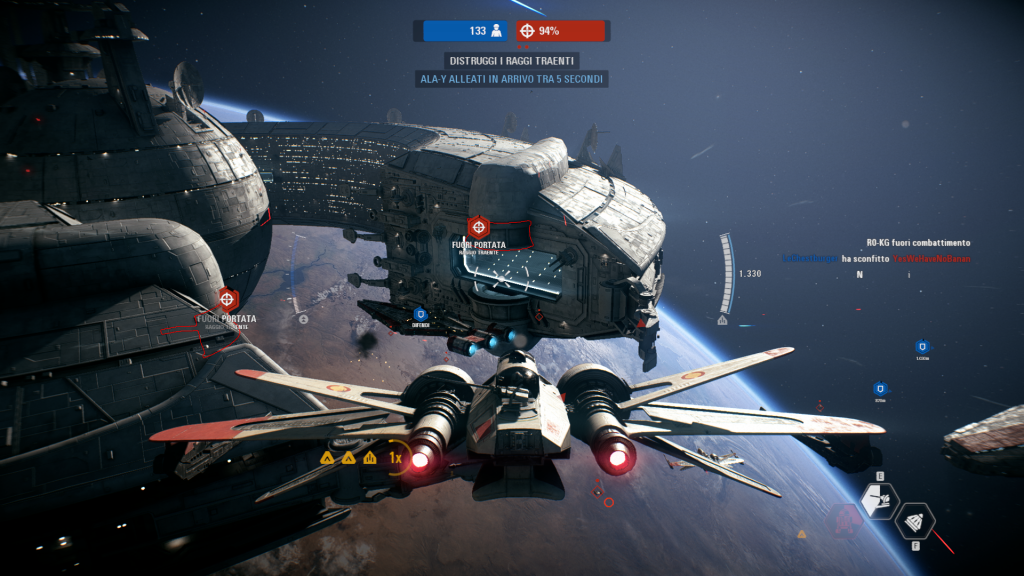
Task: Select the tractor beam target marker on the hangar
Action: [x=478, y=227]
